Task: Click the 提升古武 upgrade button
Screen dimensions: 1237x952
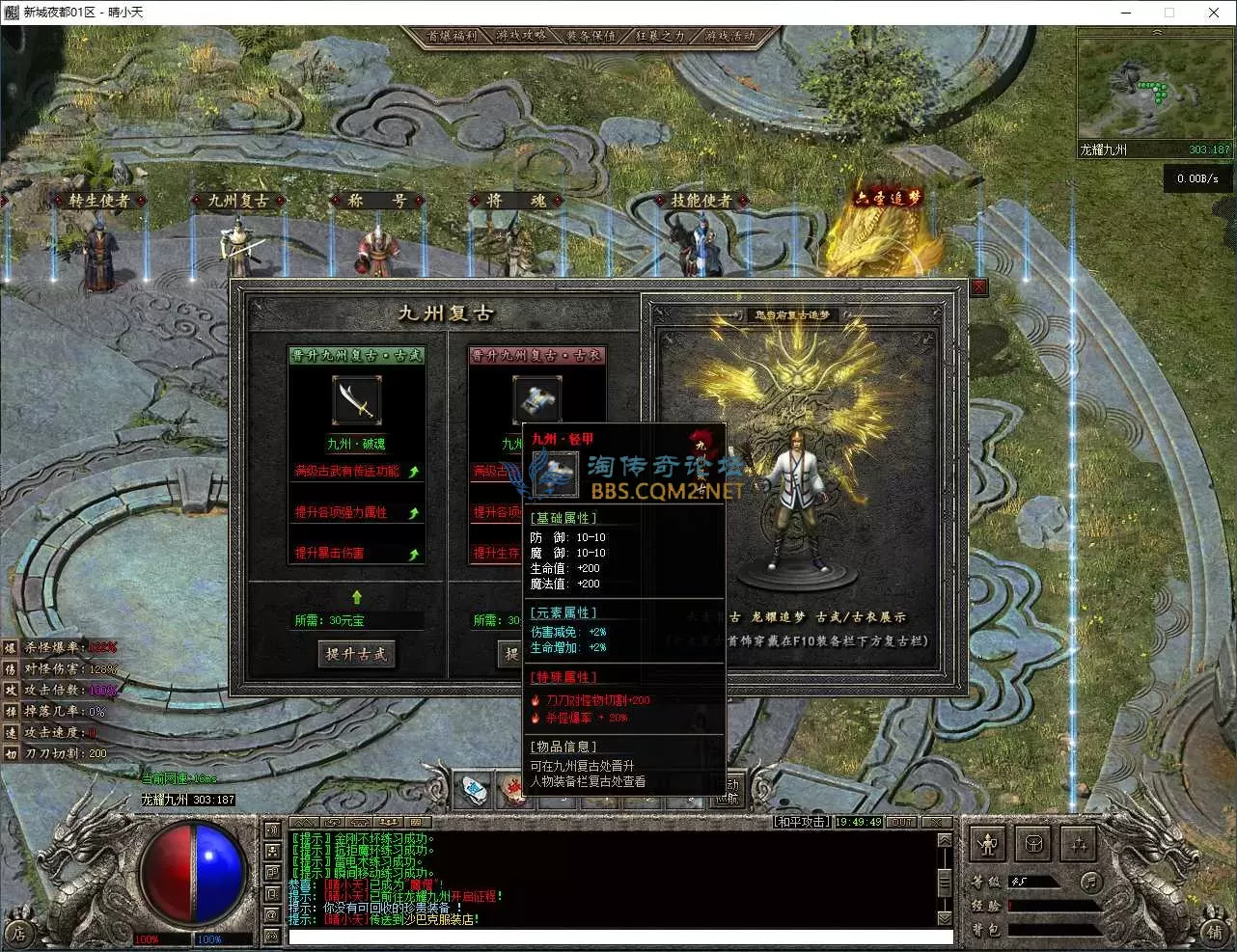Action: coord(356,654)
